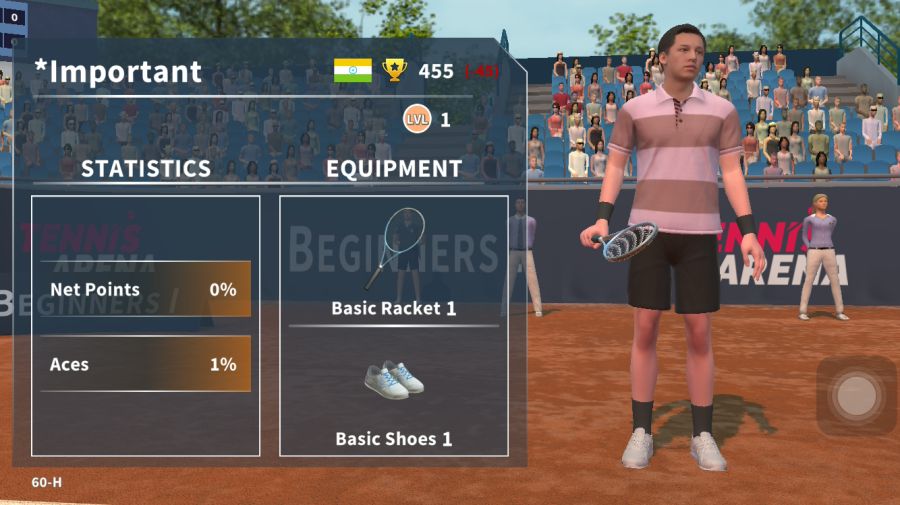The height and width of the screenshot is (505, 900).
Task: Tap the gold trophy icon
Action: pos(395,71)
